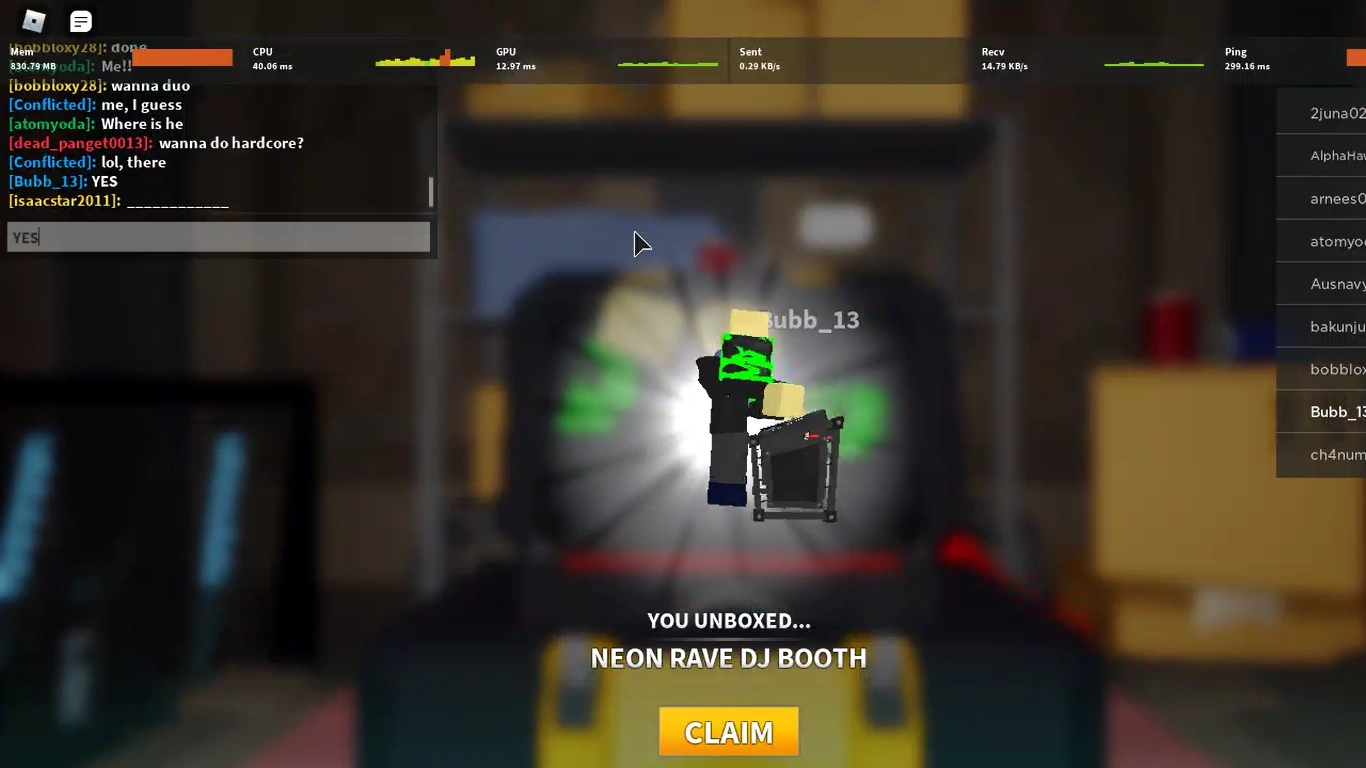Select bobblox from the player list
Screen dimensions: 1366x768
(x=1337, y=369)
